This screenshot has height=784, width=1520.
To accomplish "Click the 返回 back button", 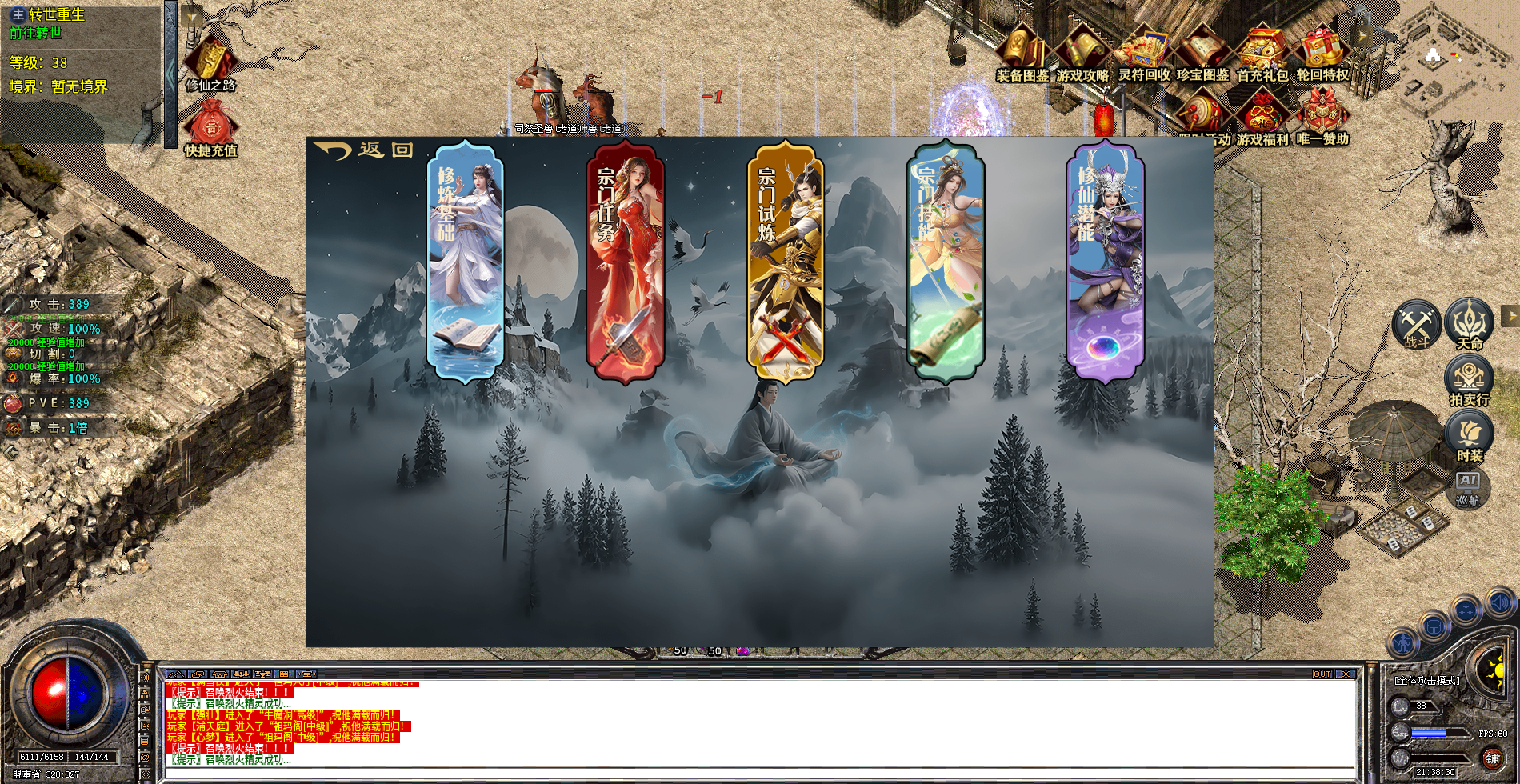I will point(364,150).
